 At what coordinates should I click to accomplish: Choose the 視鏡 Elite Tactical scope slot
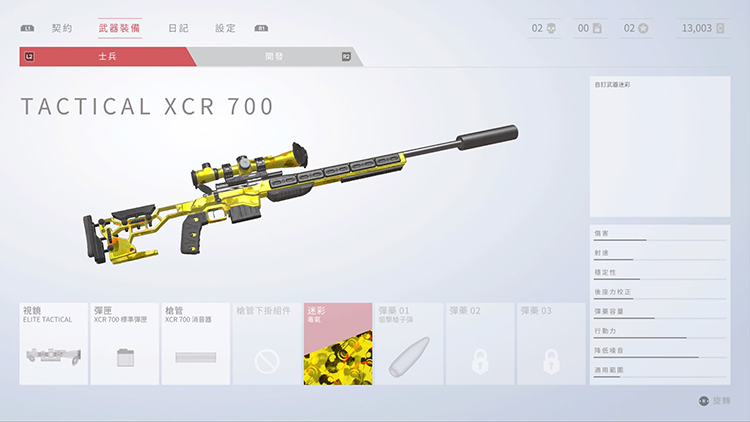click(x=54, y=344)
